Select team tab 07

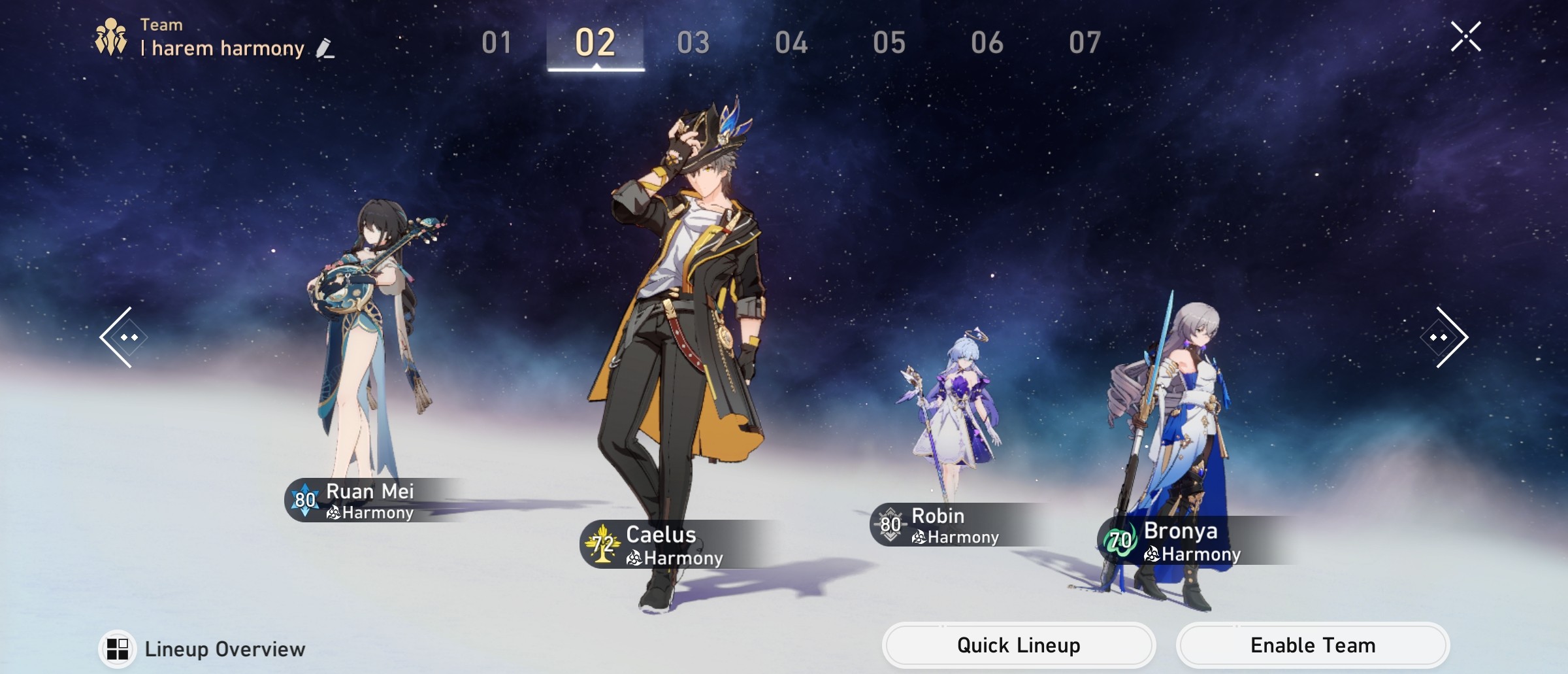(1084, 42)
